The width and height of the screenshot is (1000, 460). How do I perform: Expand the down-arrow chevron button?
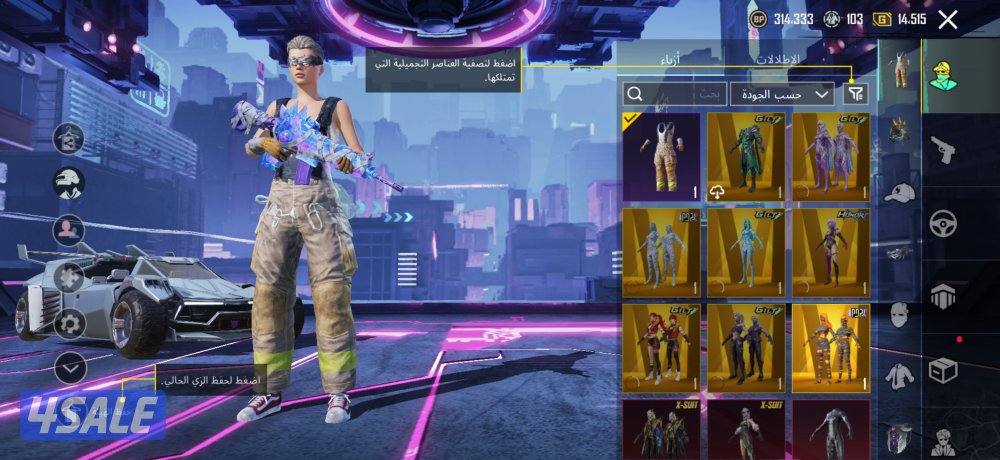click(x=69, y=367)
